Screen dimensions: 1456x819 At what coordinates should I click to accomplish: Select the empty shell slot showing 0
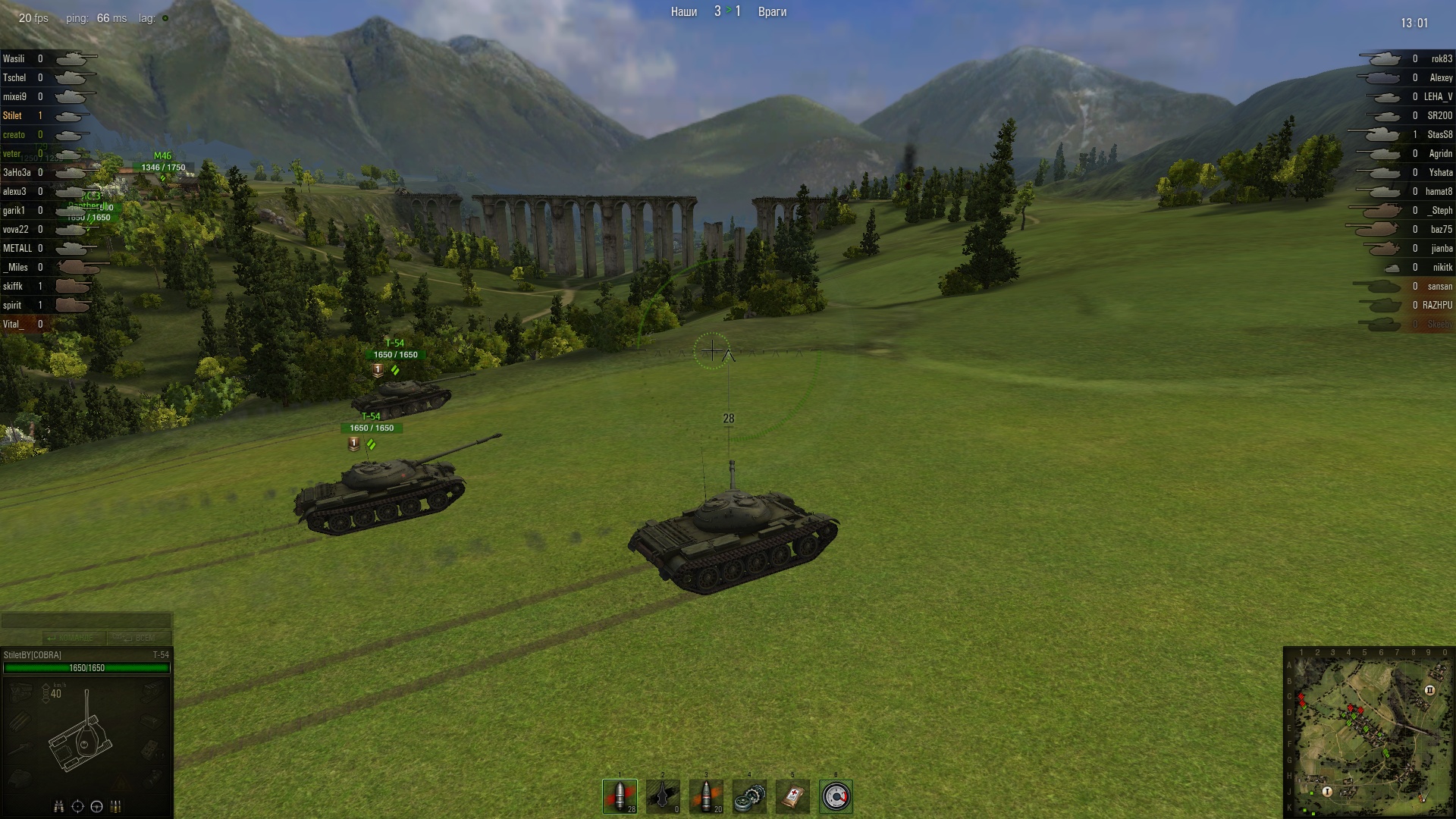point(663,796)
